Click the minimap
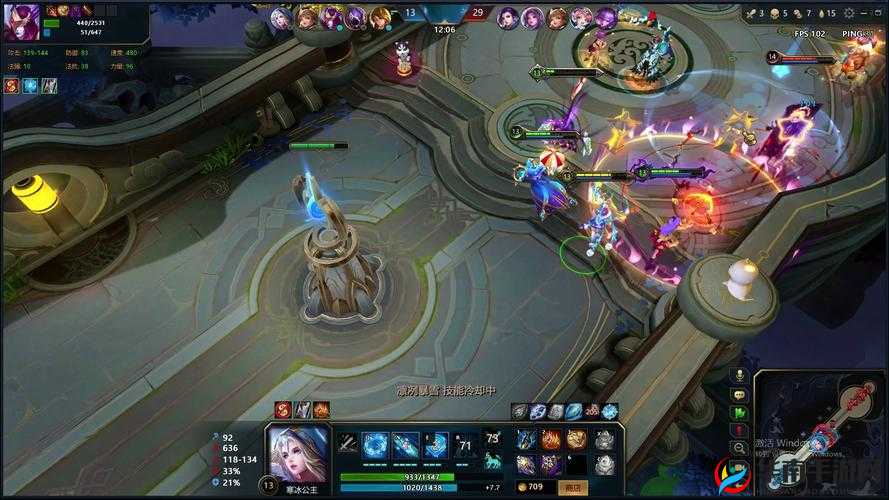This screenshot has height=500, width=889. (x=822, y=420)
